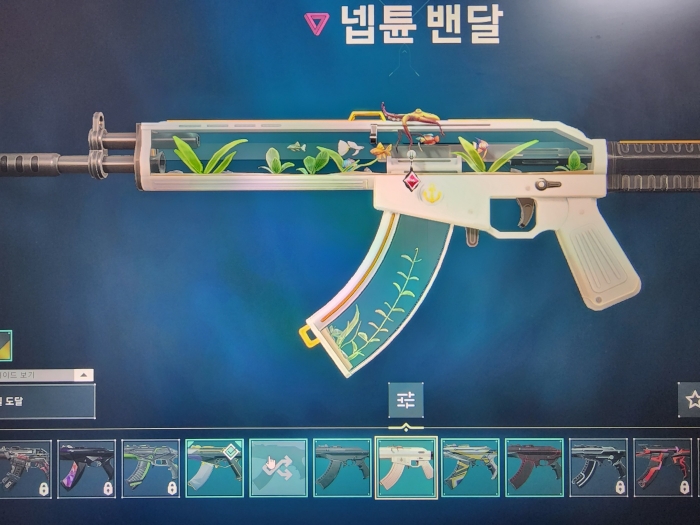Select the green-yellow variant color swatch
The height and width of the screenshot is (525, 700).
click(x=5, y=345)
